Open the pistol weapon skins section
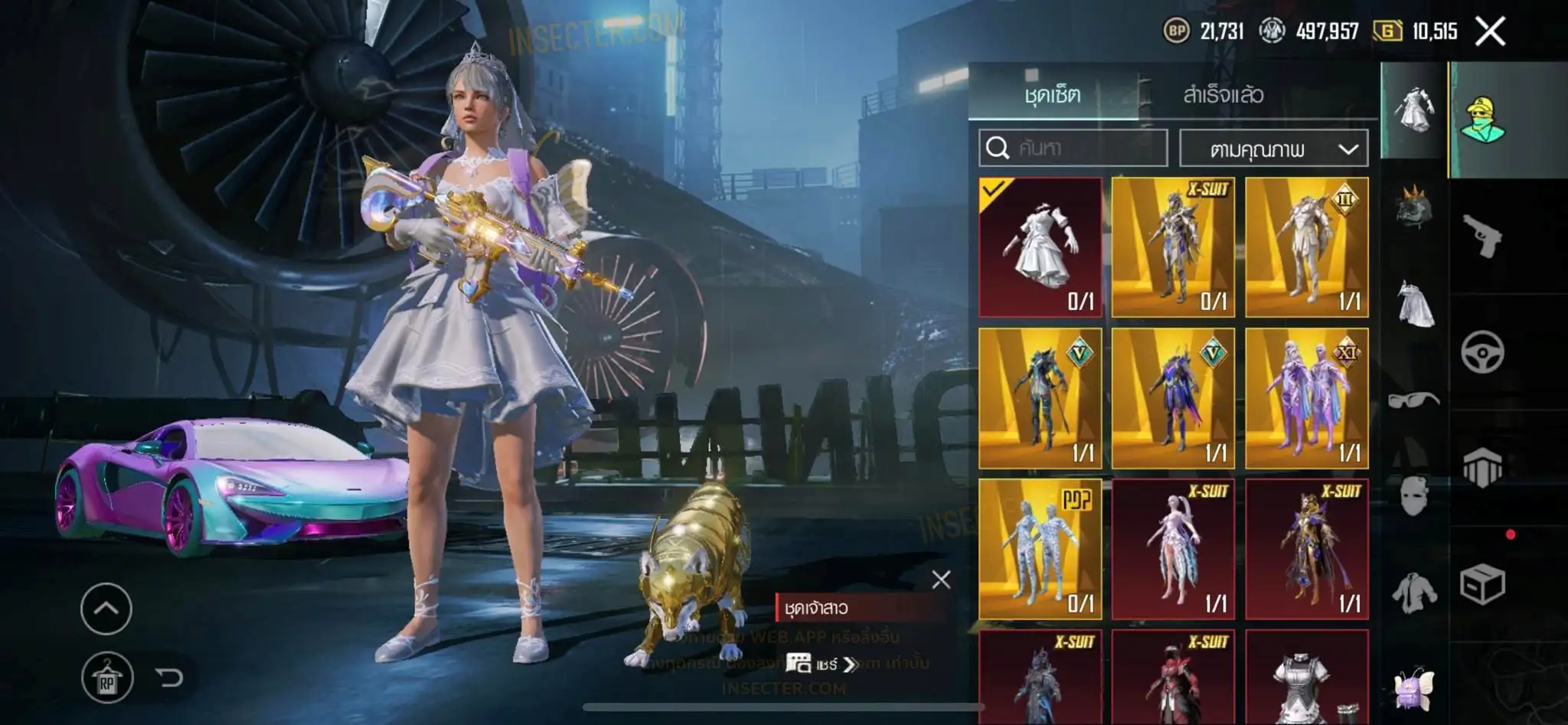Image resolution: width=1568 pixels, height=725 pixels. pos(1482,236)
